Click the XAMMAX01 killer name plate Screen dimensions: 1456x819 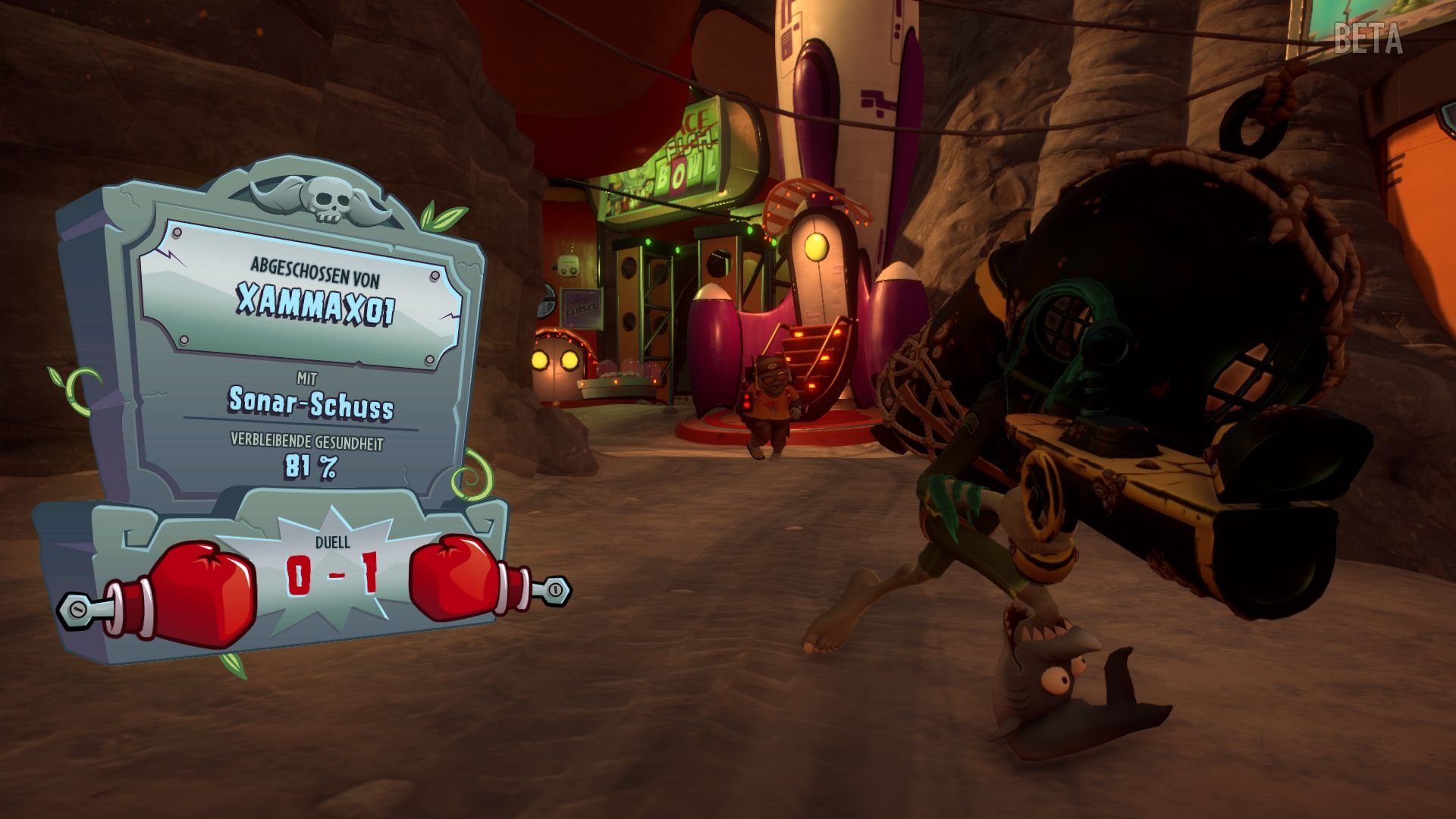[x=315, y=300]
